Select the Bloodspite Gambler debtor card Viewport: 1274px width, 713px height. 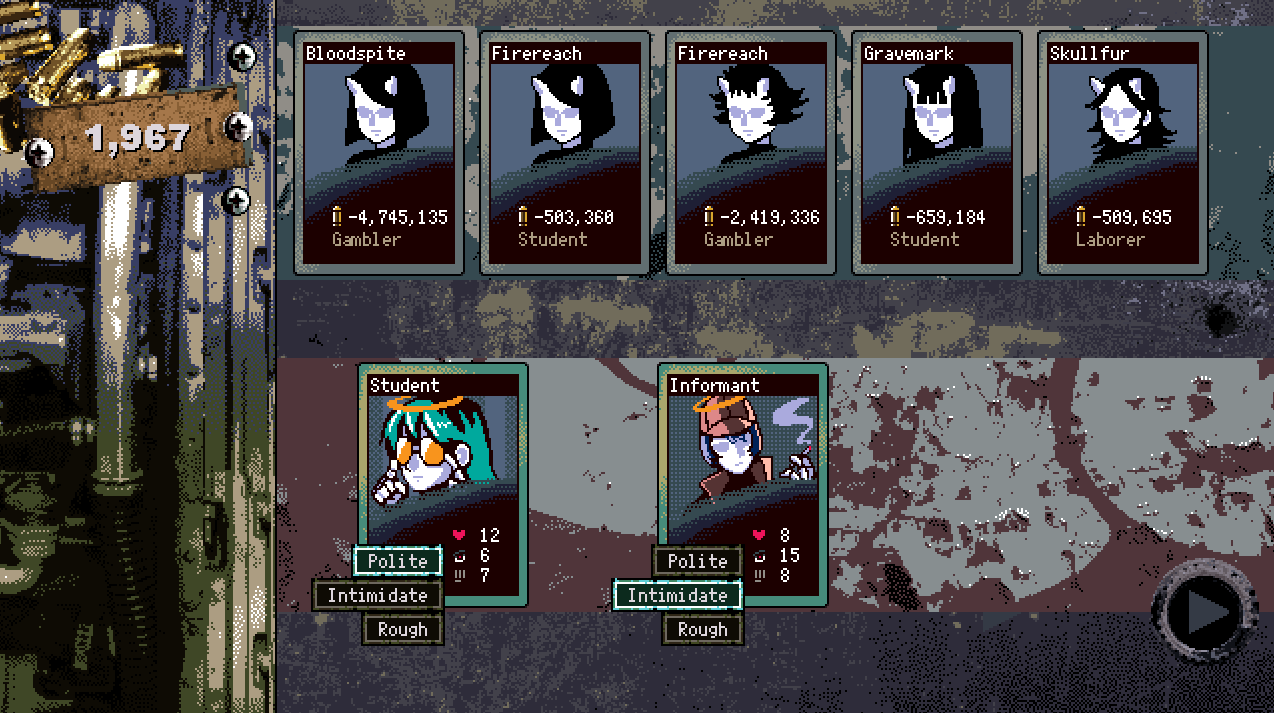(x=379, y=152)
